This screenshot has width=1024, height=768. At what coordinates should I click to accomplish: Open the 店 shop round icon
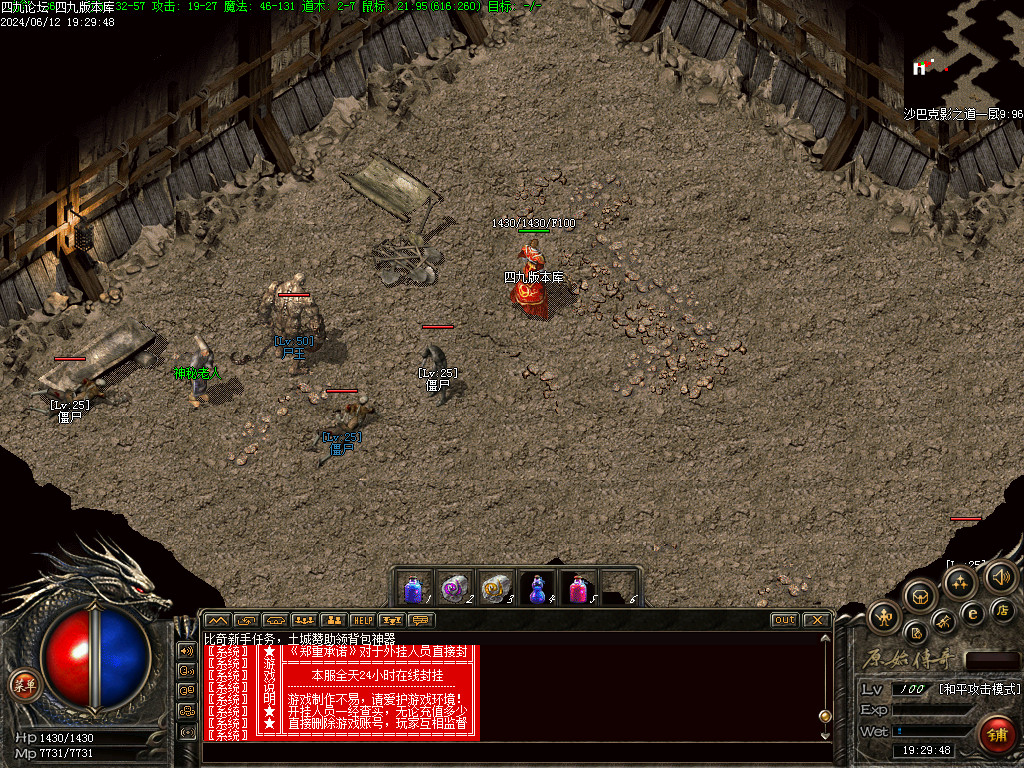[x=1001, y=609]
